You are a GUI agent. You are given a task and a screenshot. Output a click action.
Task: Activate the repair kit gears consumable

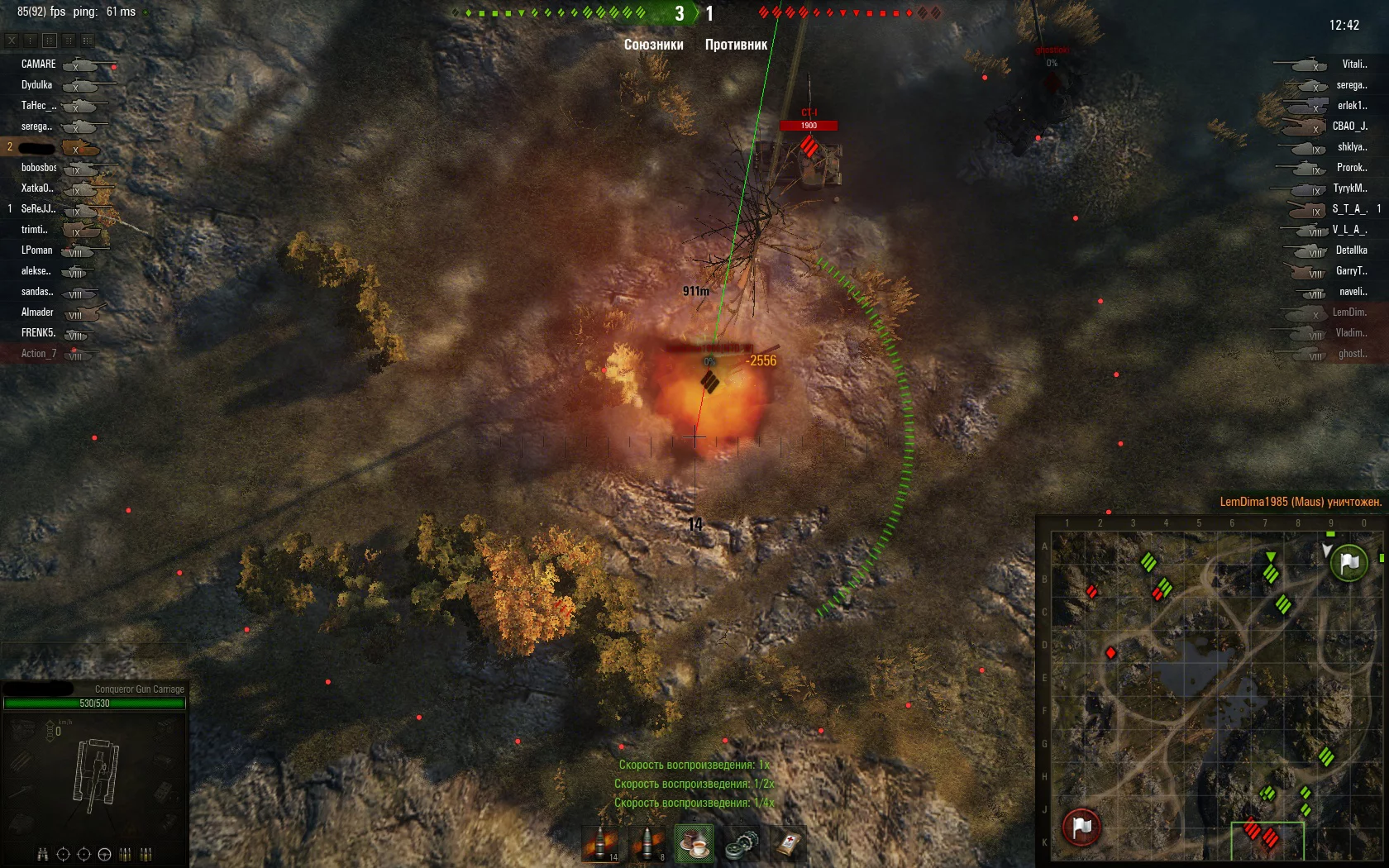742,844
